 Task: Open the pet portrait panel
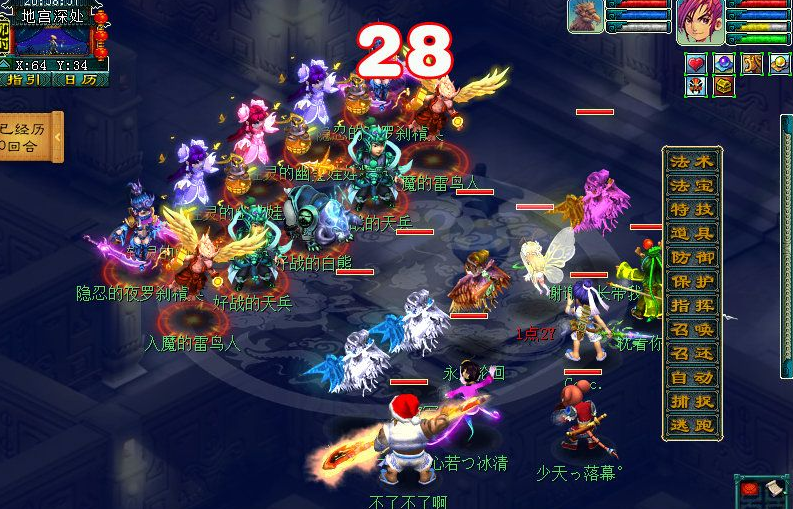[x=585, y=17]
